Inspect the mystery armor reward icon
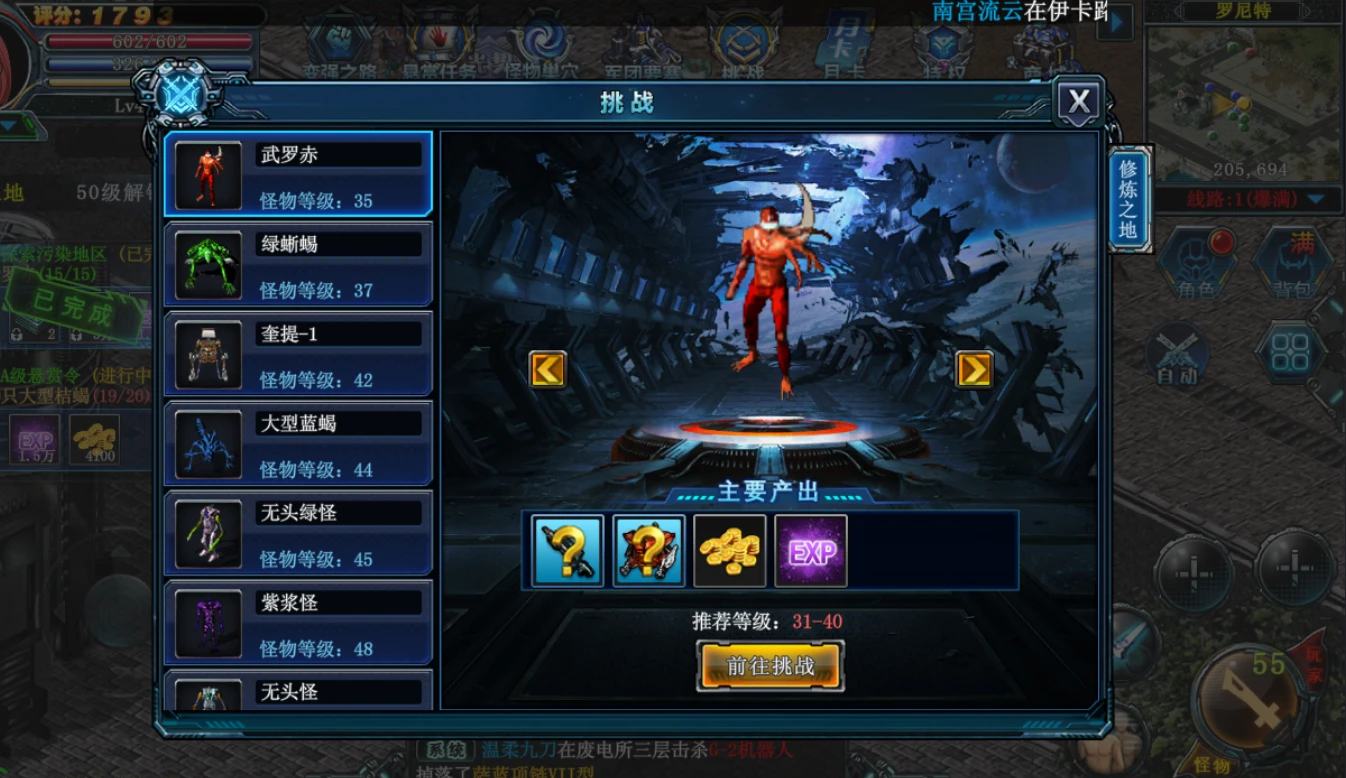This screenshot has height=778, width=1346. tap(649, 551)
